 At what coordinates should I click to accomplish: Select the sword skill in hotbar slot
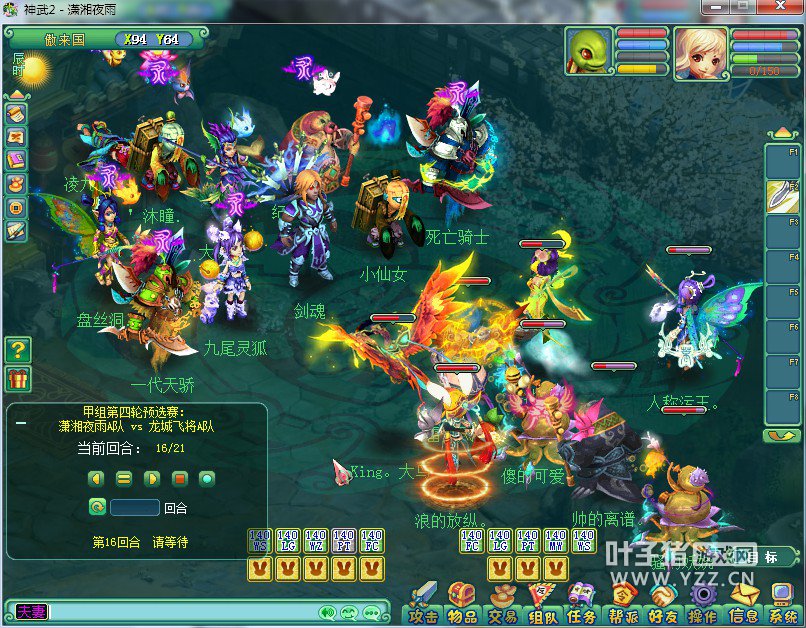[781, 195]
